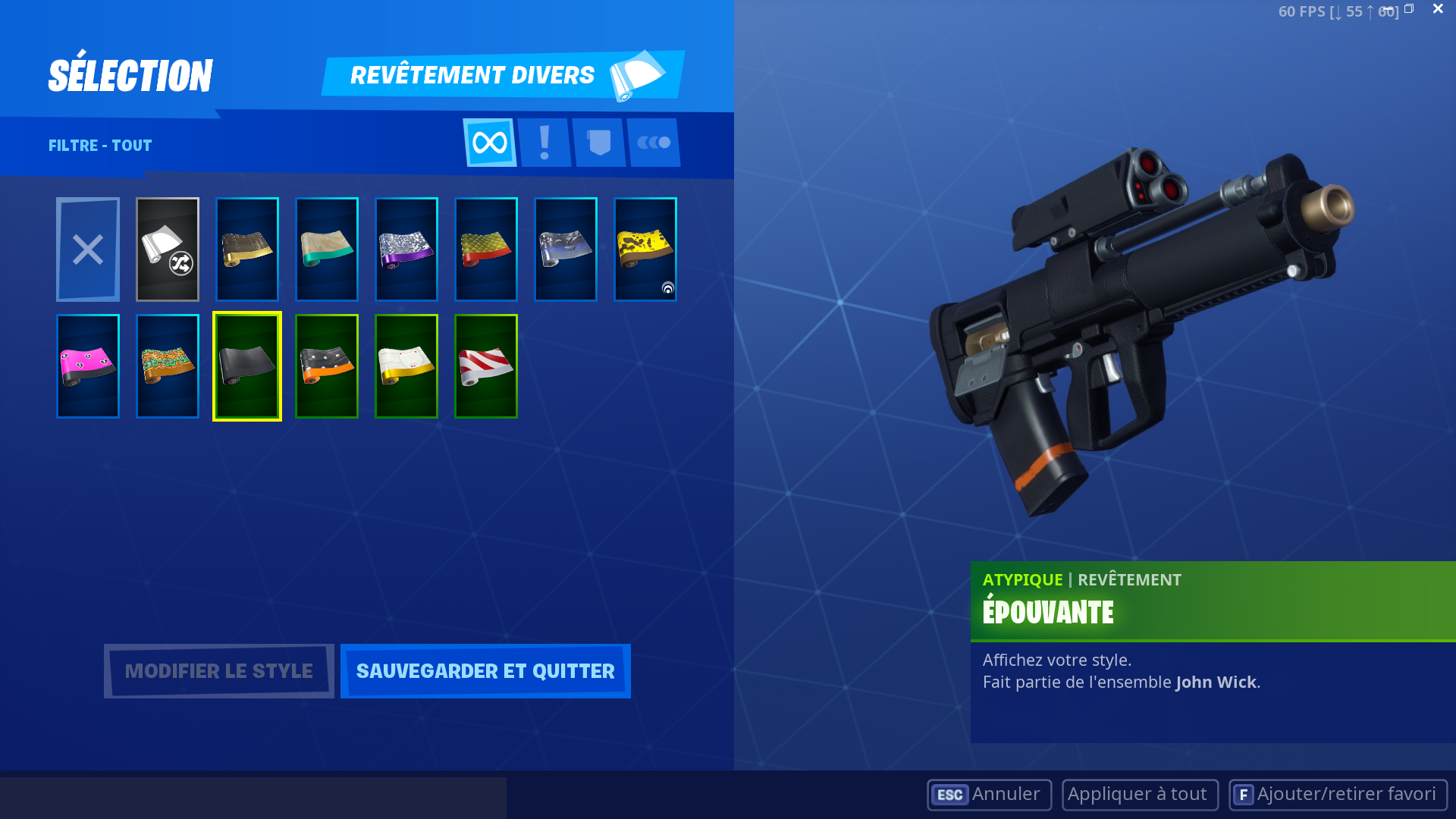
Task: Select the yellow and black splatter wrap
Action: click(645, 249)
